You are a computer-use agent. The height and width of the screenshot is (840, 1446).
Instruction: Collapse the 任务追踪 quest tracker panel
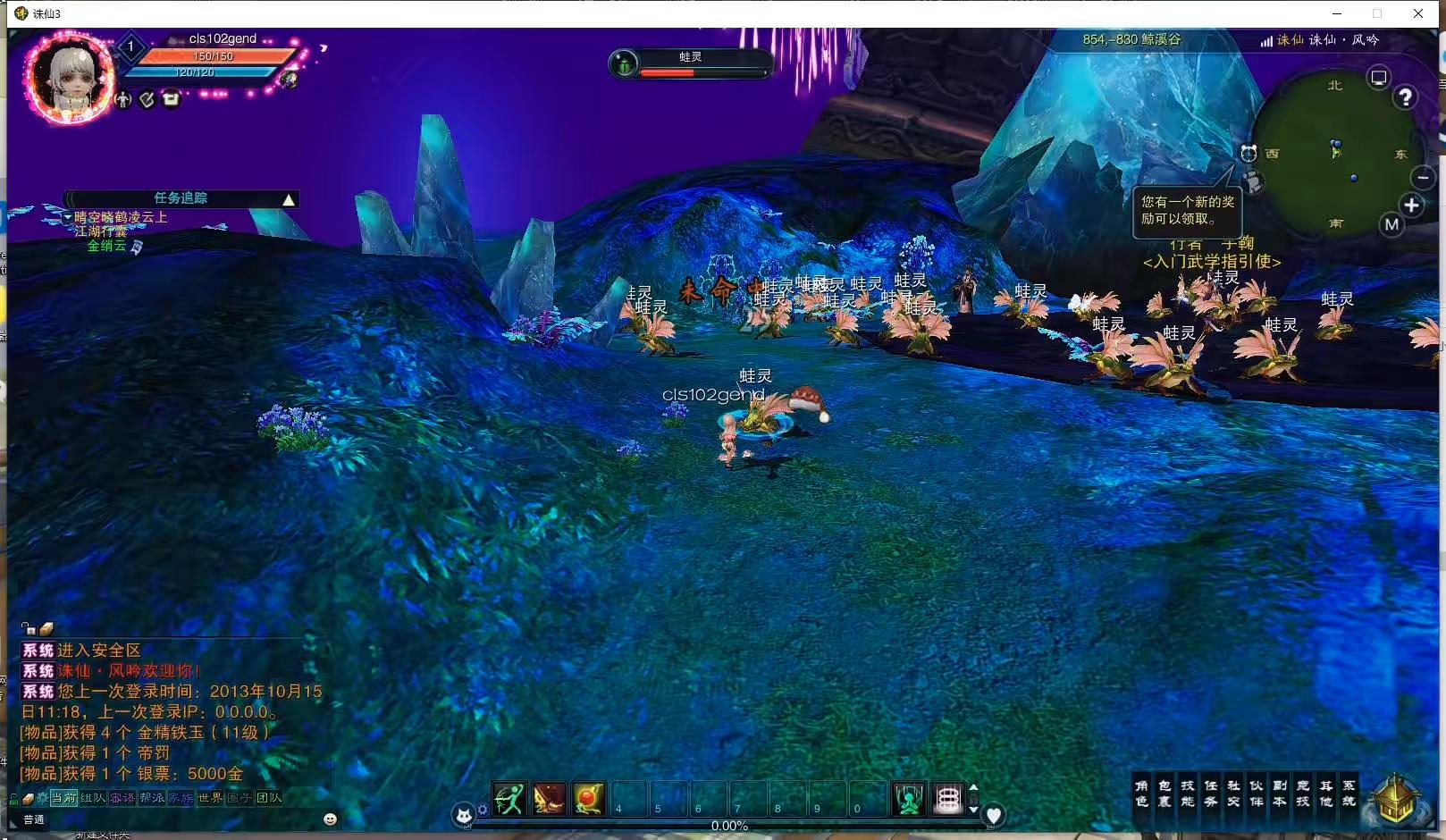289,199
